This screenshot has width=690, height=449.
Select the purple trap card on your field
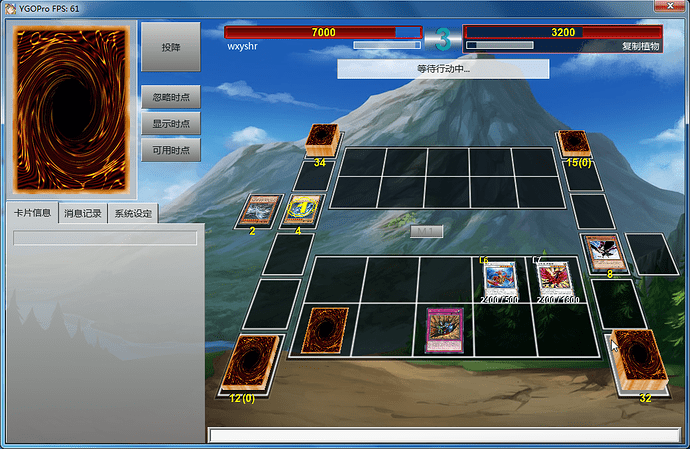coord(444,331)
